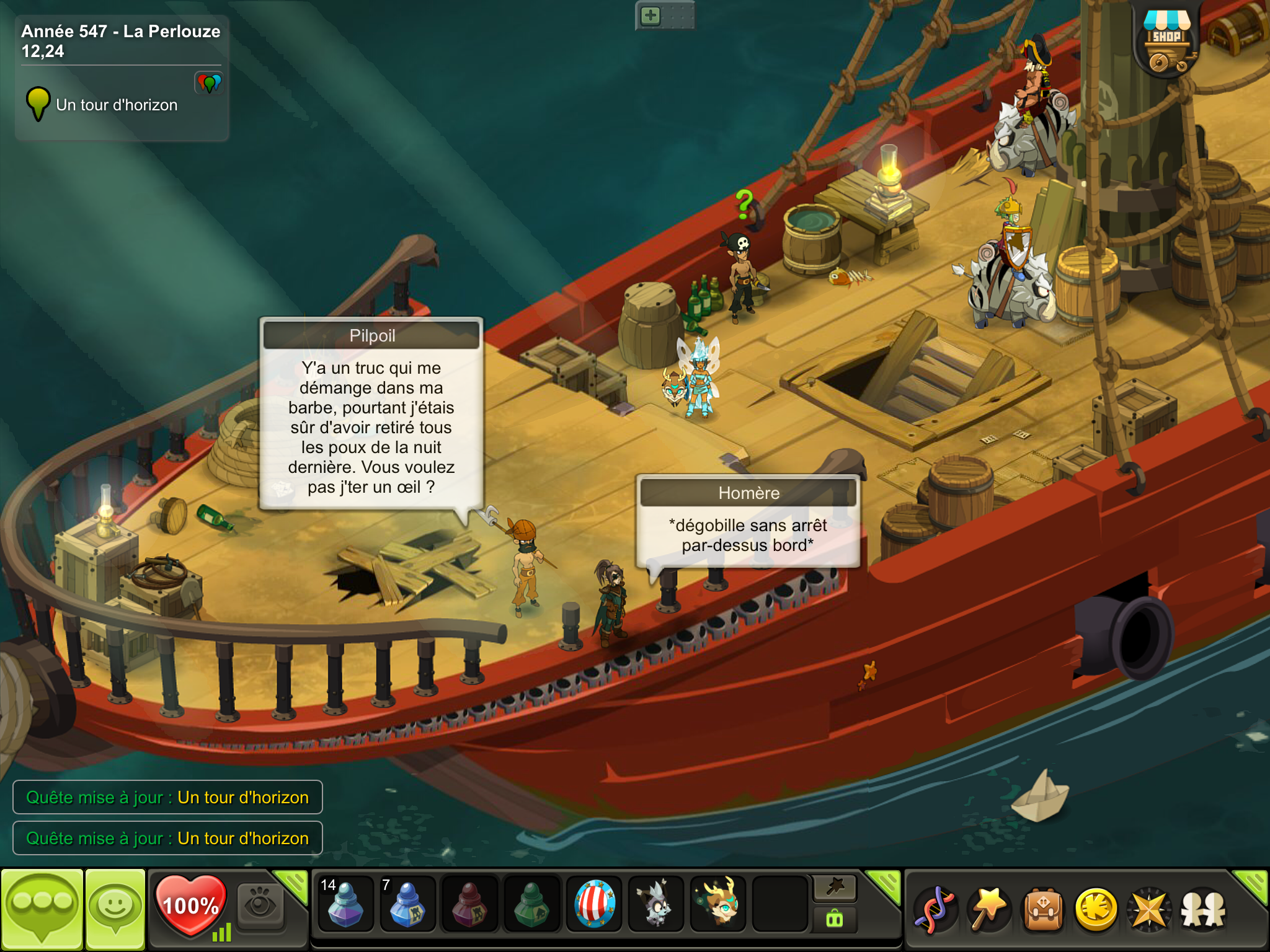
Task: Use the purple potion with 14 count
Action: click(x=345, y=904)
